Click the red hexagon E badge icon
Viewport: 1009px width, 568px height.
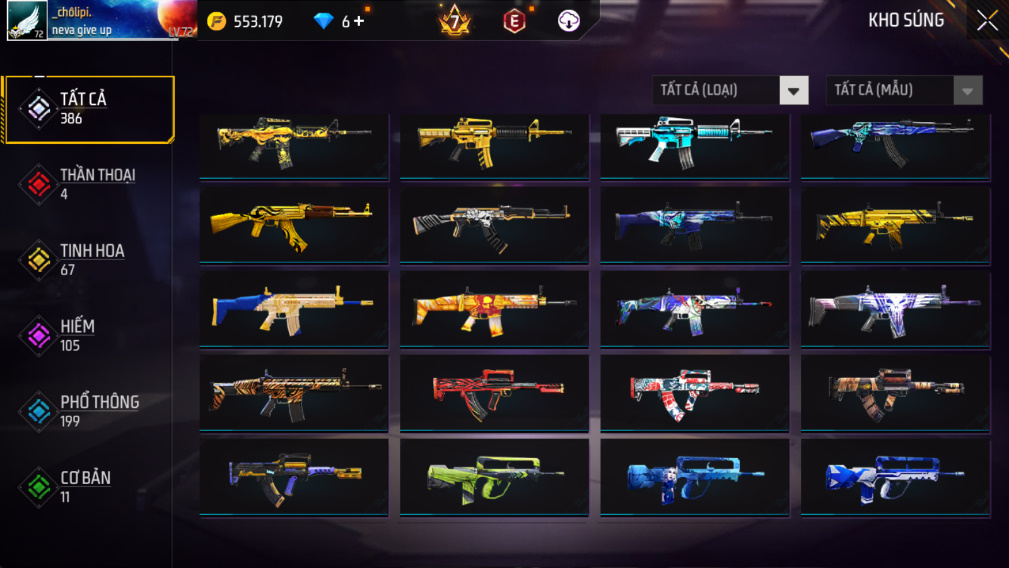pos(514,21)
